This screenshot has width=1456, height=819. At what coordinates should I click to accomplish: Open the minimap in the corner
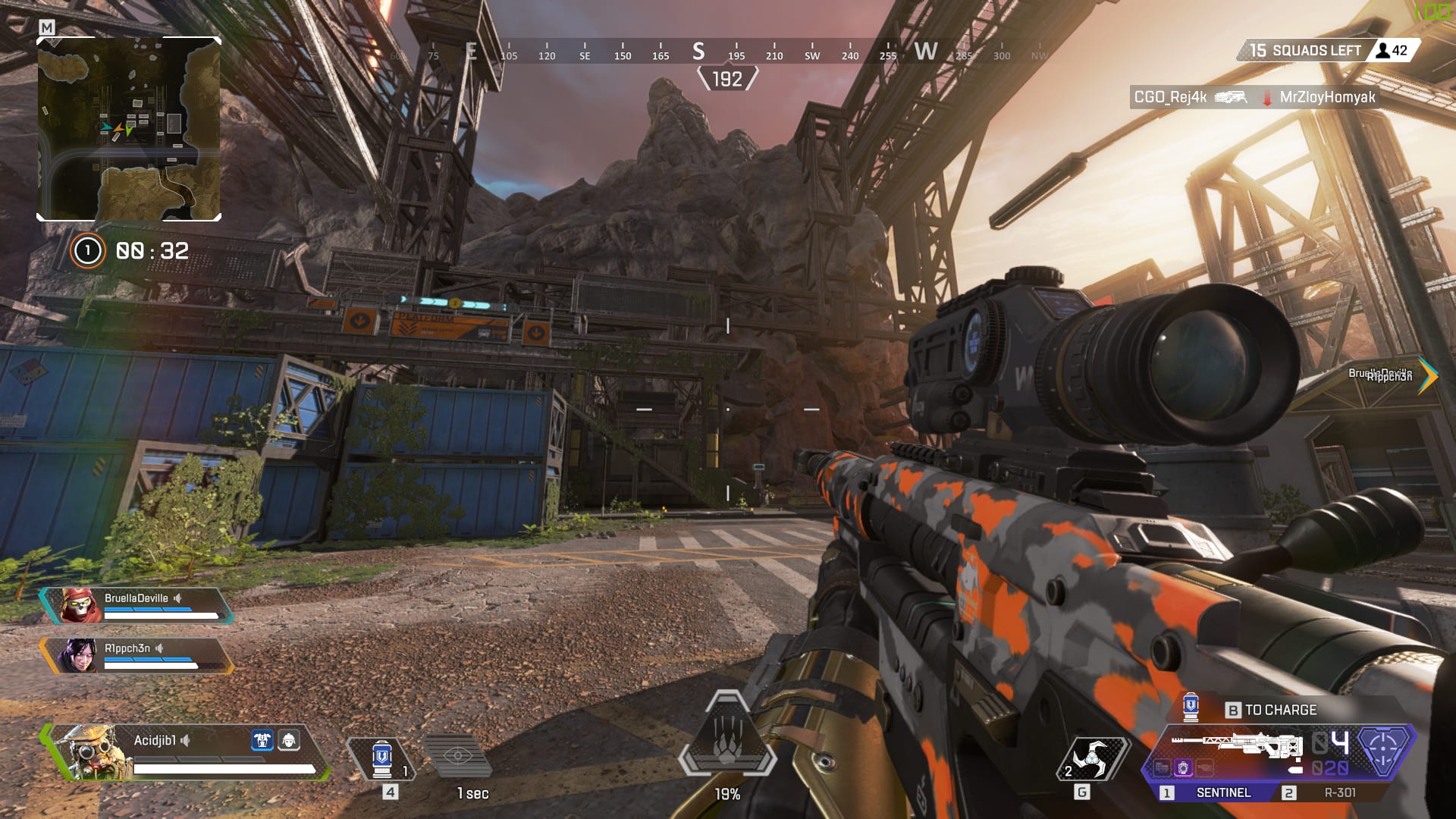tap(129, 129)
